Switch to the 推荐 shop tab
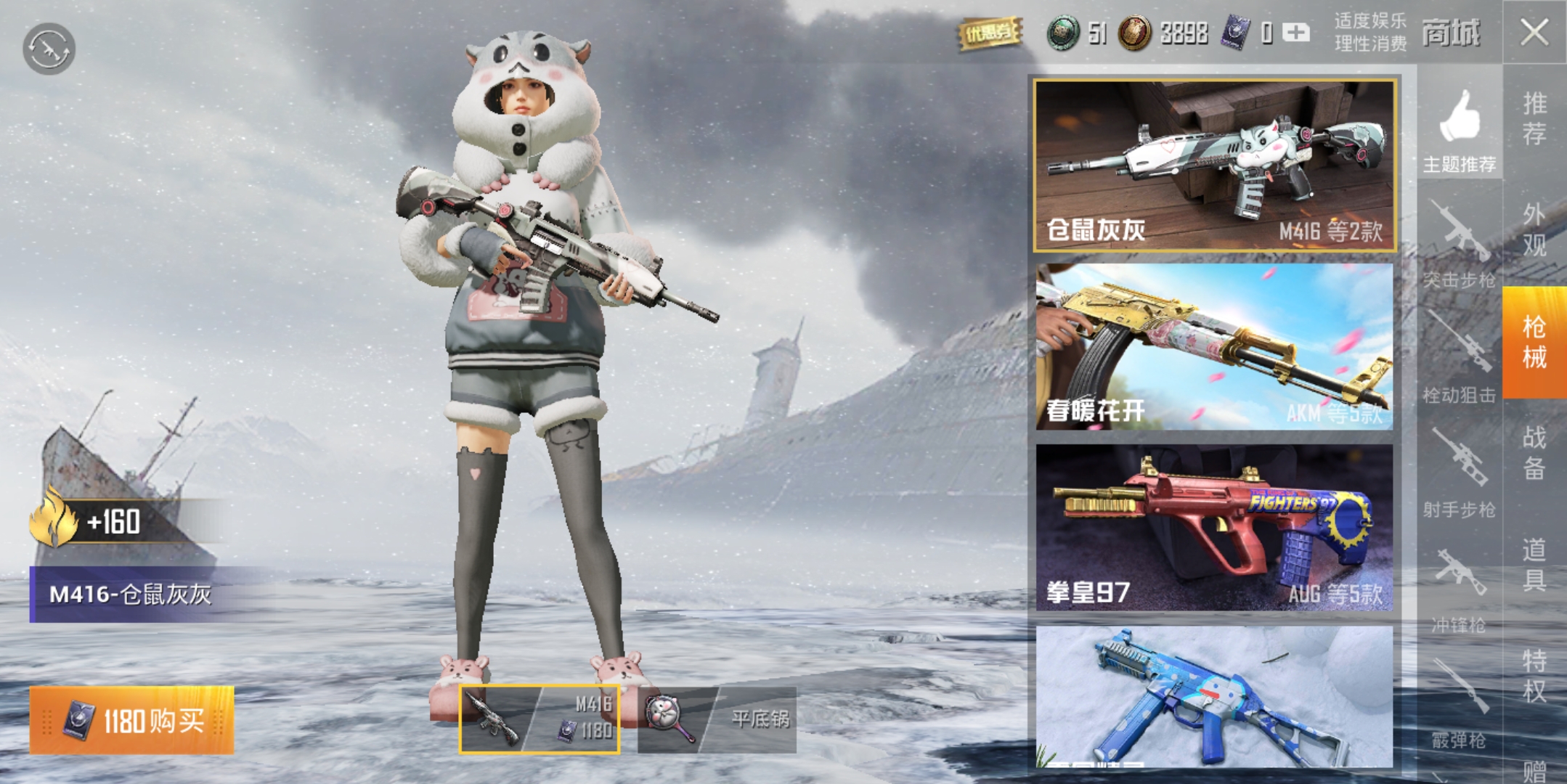This screenshot has width=1567, height=784. [x=1534, y=119]
